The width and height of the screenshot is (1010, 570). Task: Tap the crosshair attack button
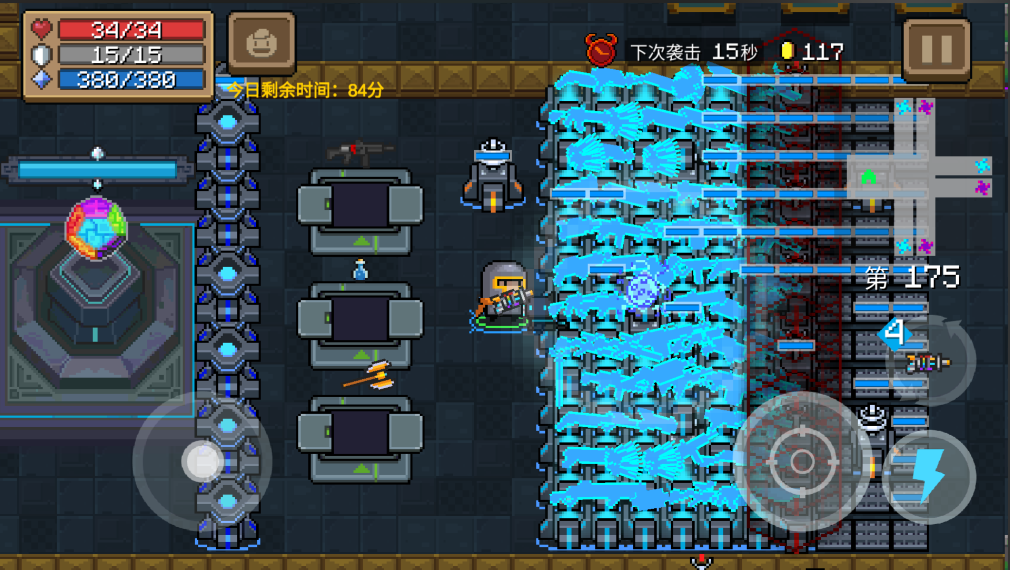802,461
